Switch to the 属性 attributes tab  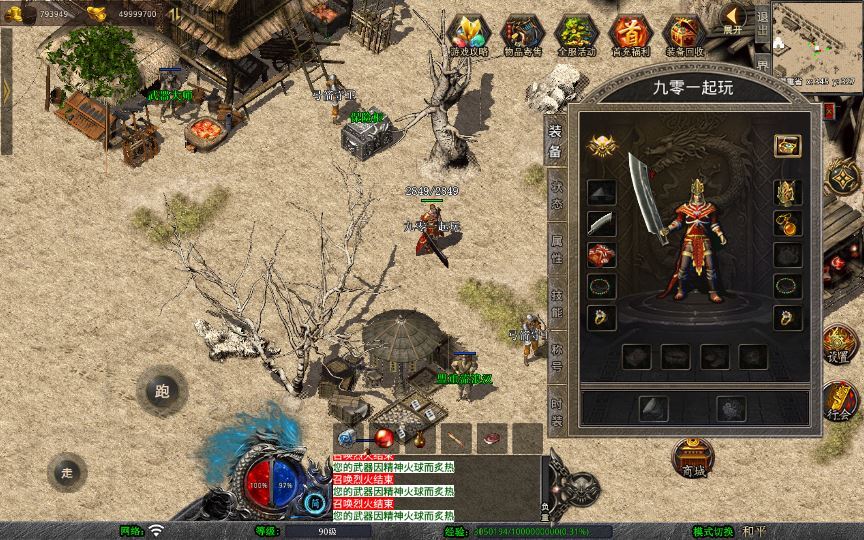pos(556,249)
